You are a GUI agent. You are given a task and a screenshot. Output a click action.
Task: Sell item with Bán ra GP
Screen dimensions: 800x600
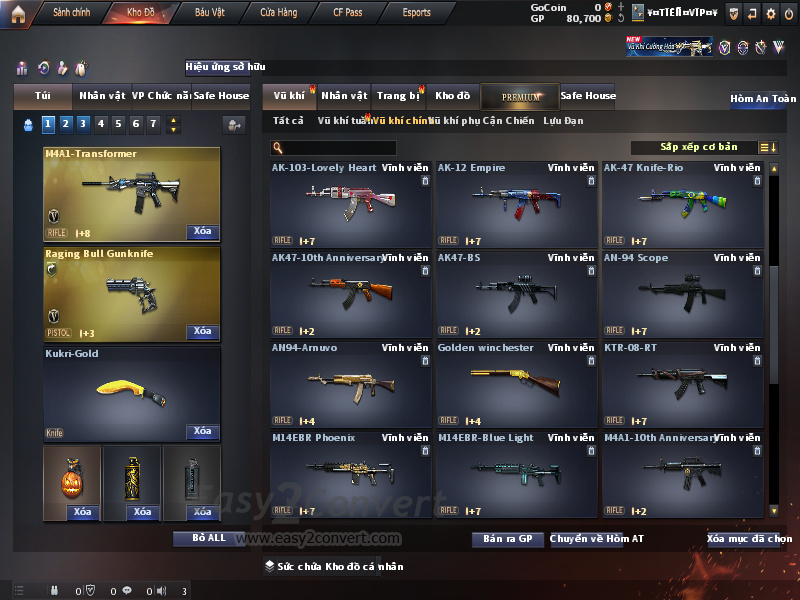pyautogui.click(x=507, y=539)
